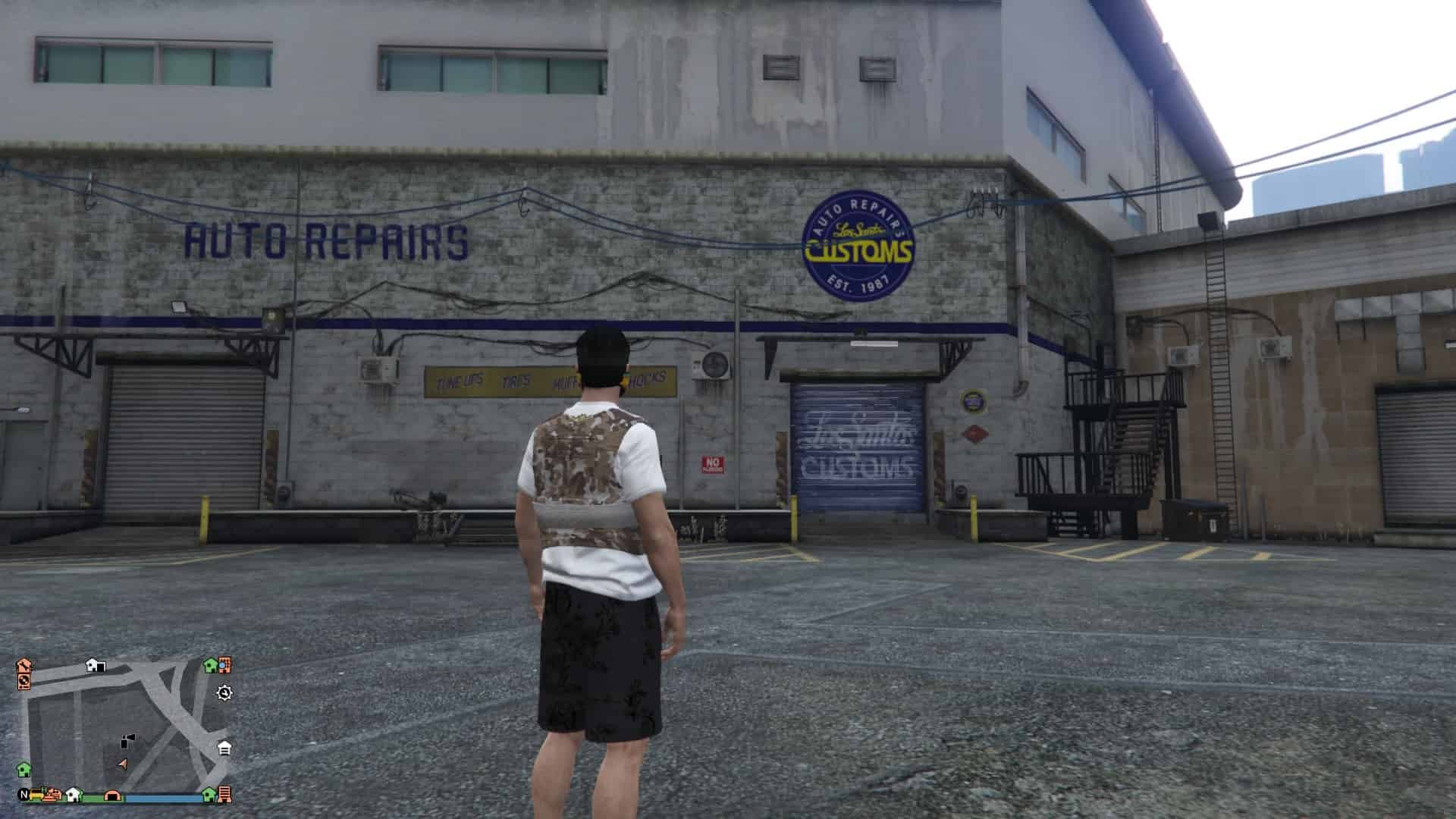
Task: Select the orange apartment blip with blue dot
Action: coord(224,665)
